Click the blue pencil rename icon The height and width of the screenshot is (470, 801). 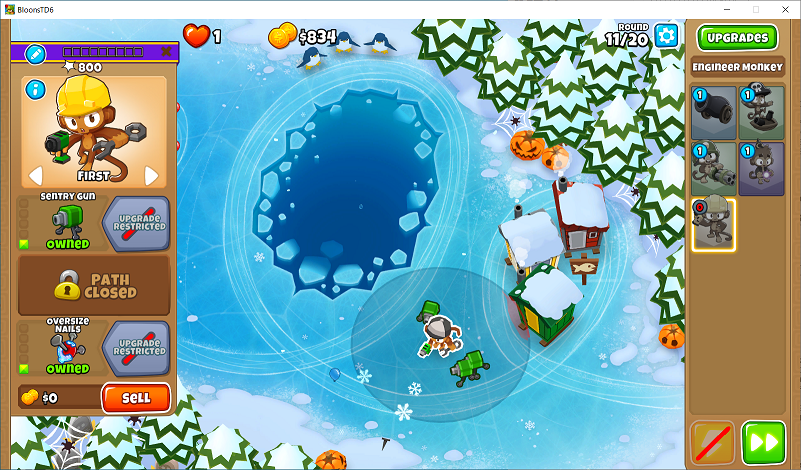35,52
